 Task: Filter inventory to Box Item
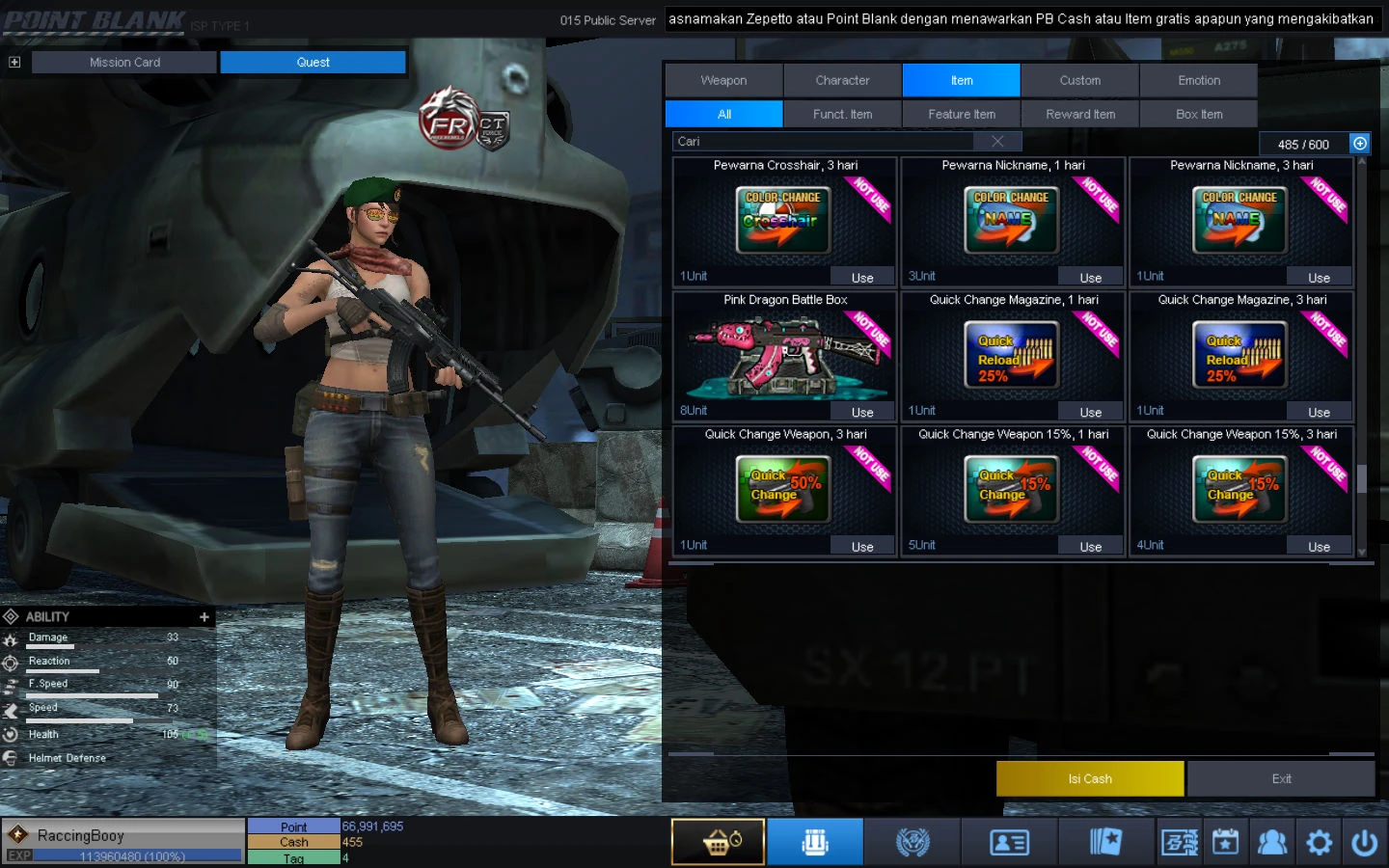tap(1198, 114)
